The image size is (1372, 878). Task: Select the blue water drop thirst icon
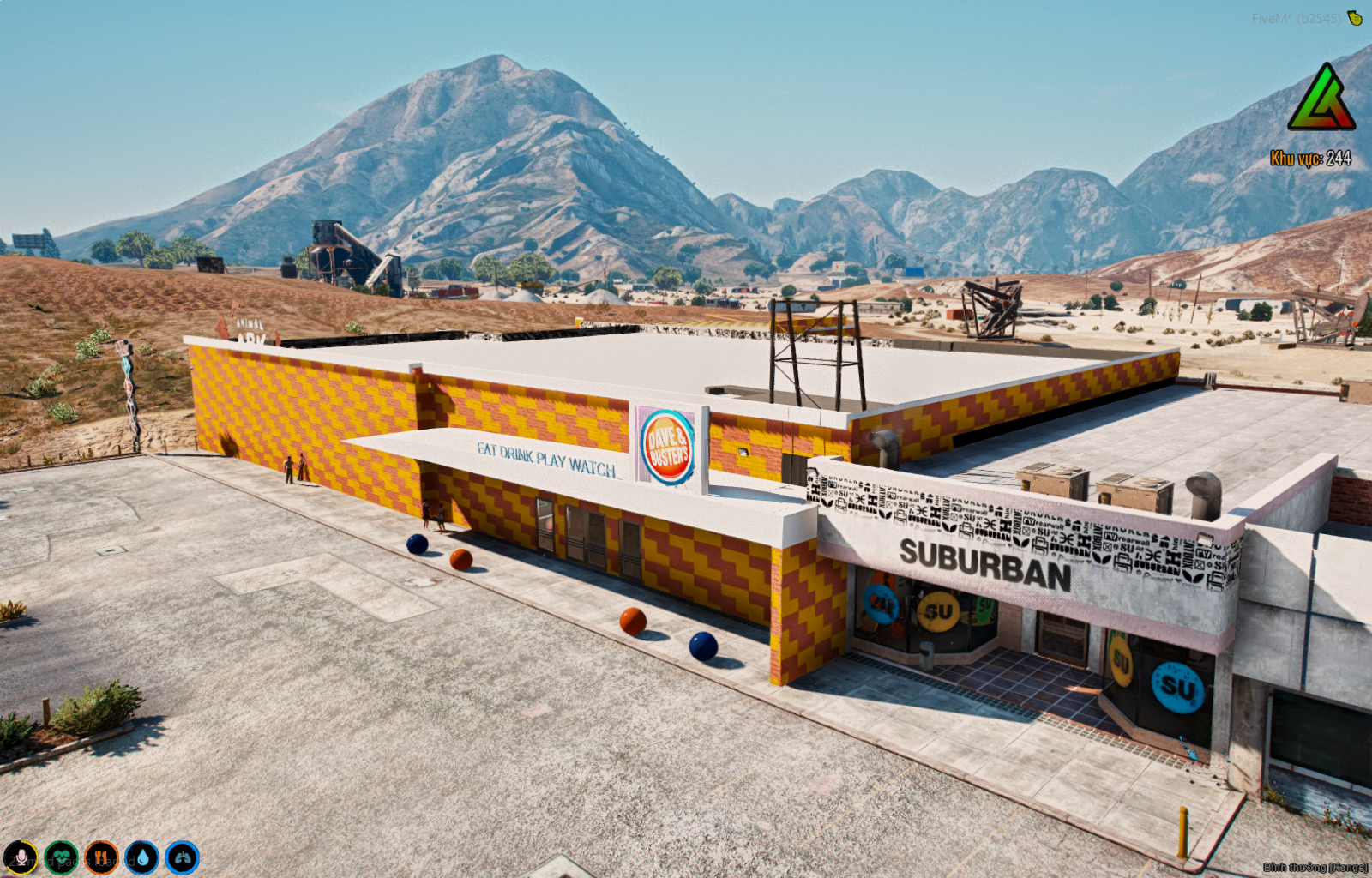coord(141,857)
